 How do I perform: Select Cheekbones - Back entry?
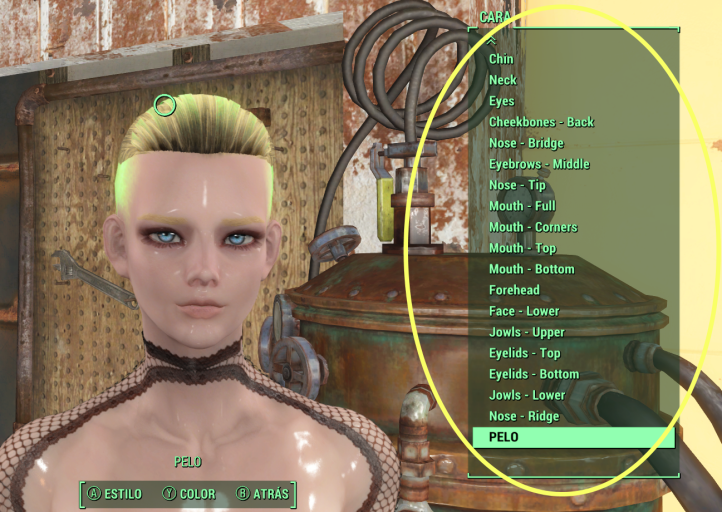[541, 122]
